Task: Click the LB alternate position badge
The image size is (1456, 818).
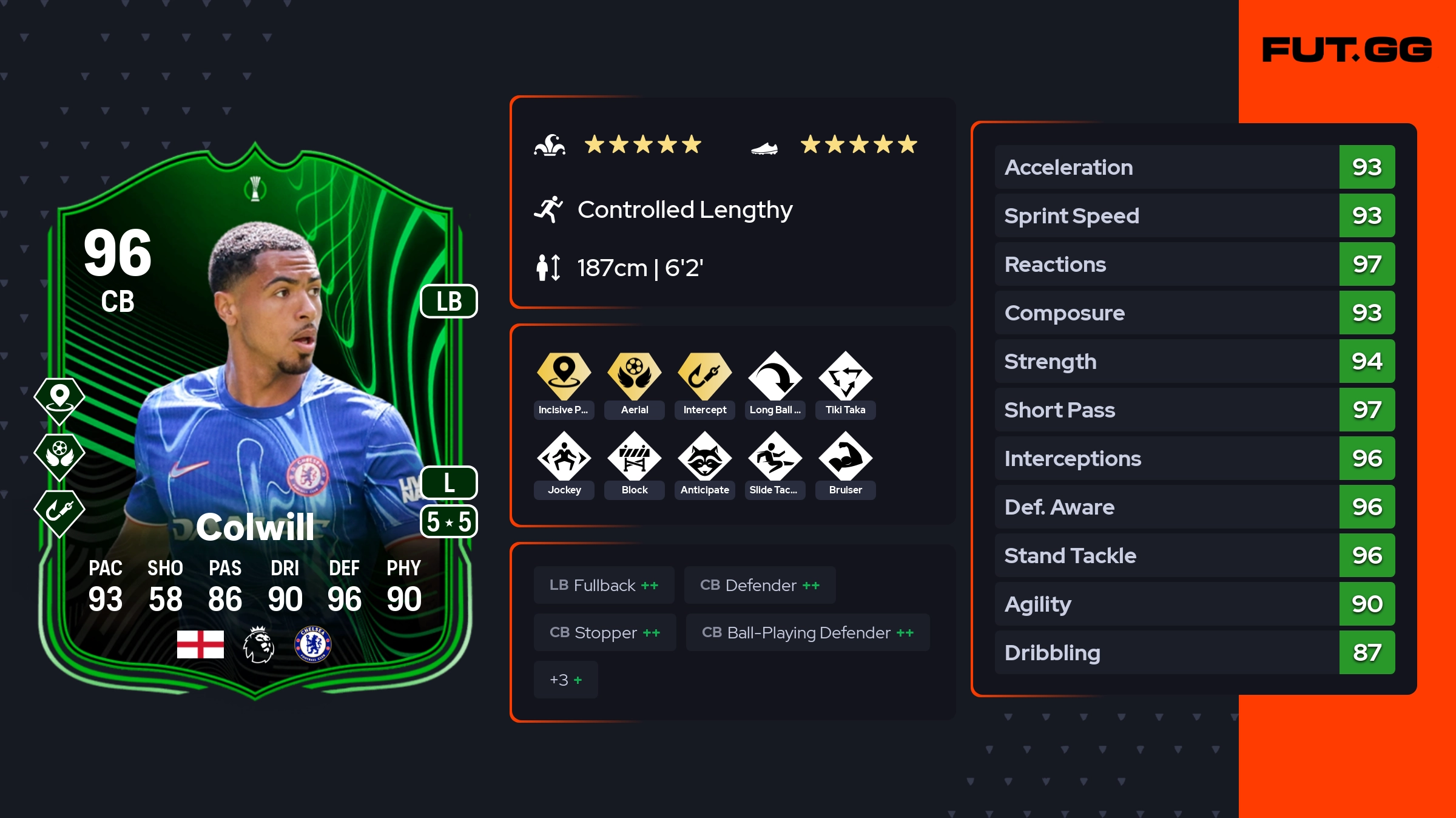Action: point(449,301)
